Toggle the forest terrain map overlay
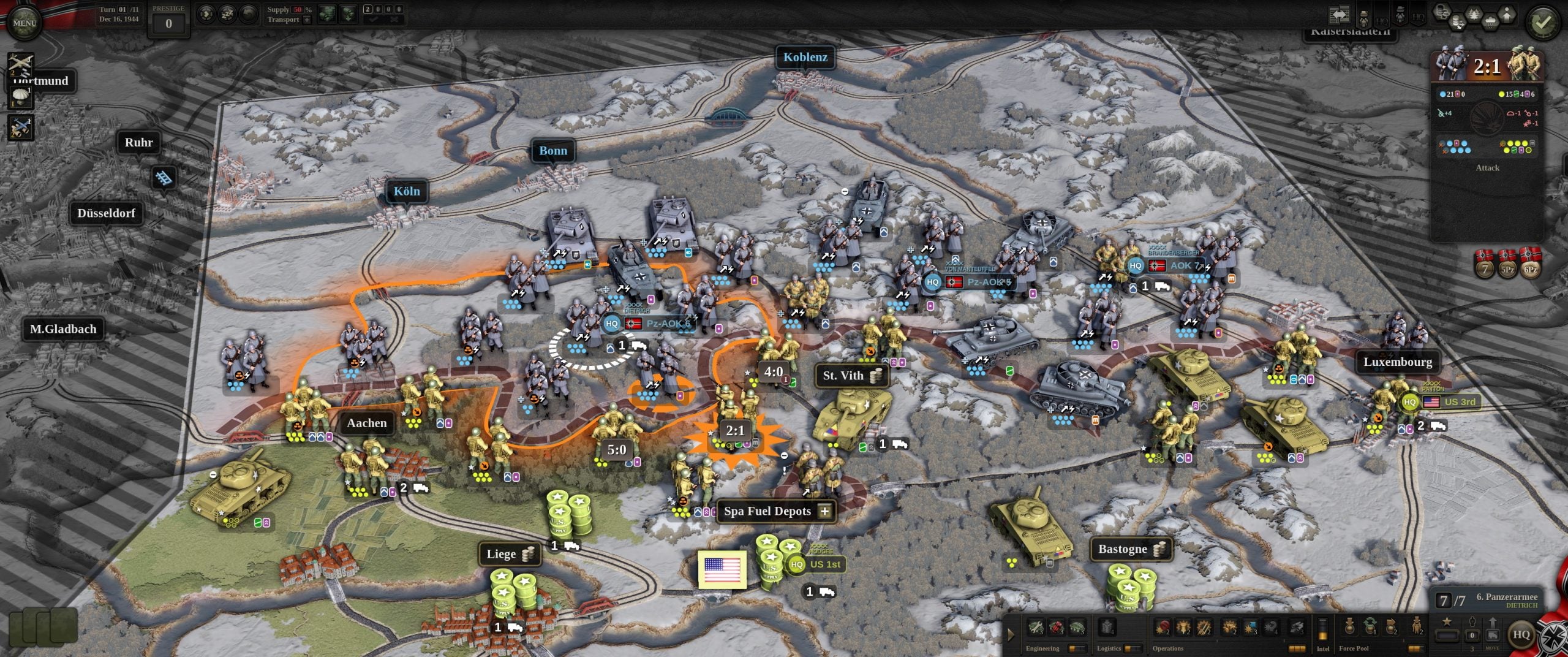This screenshot has width=1568, height=657. [x=1474, y=13]
